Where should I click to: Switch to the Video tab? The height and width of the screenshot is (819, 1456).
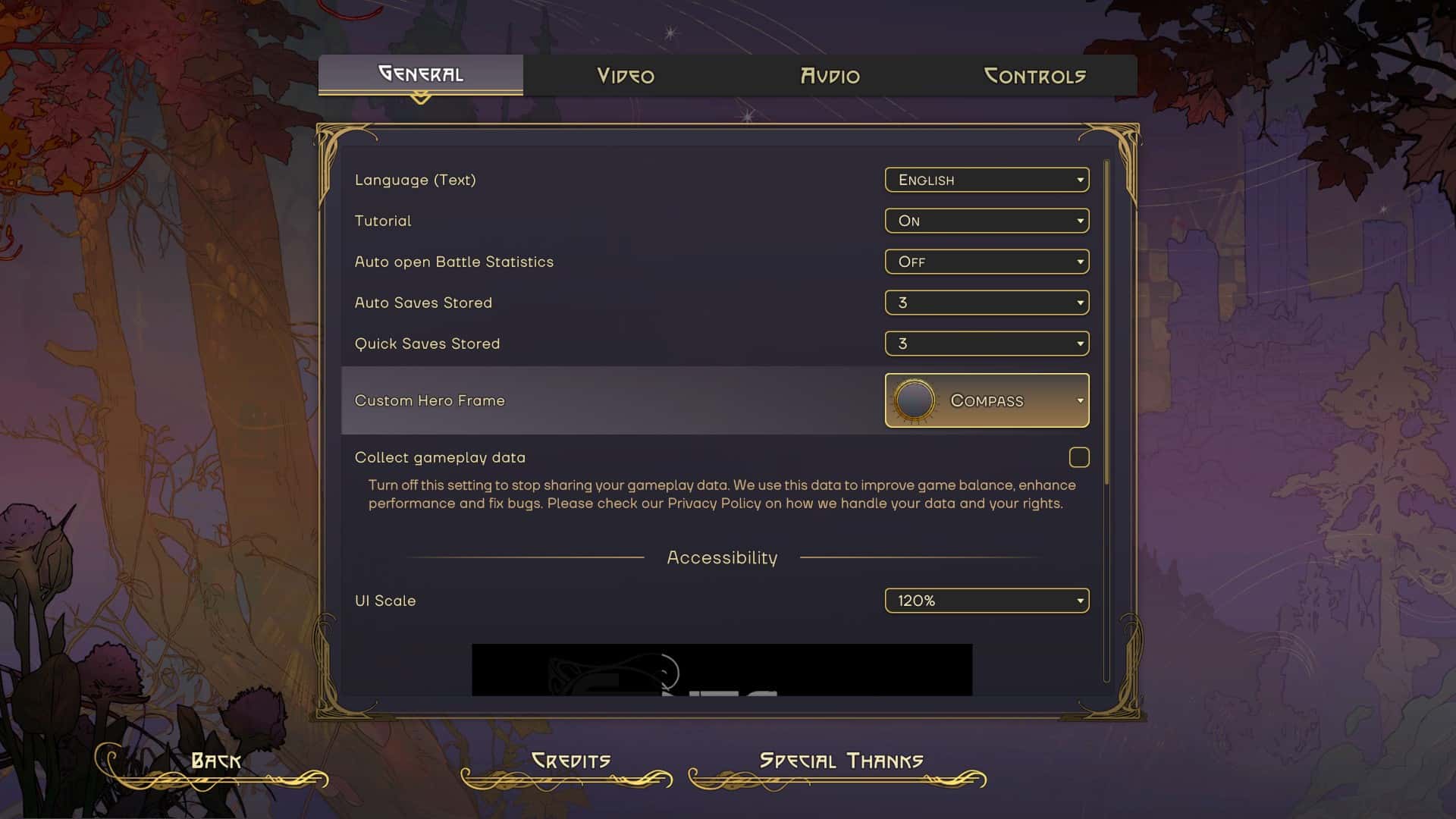point(625,75)
